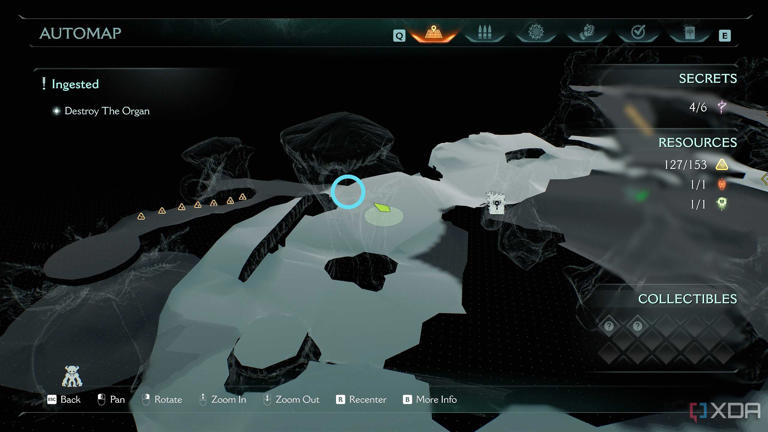
Task: Click the Zoom Out control
Action: click(x=290, y=400)
